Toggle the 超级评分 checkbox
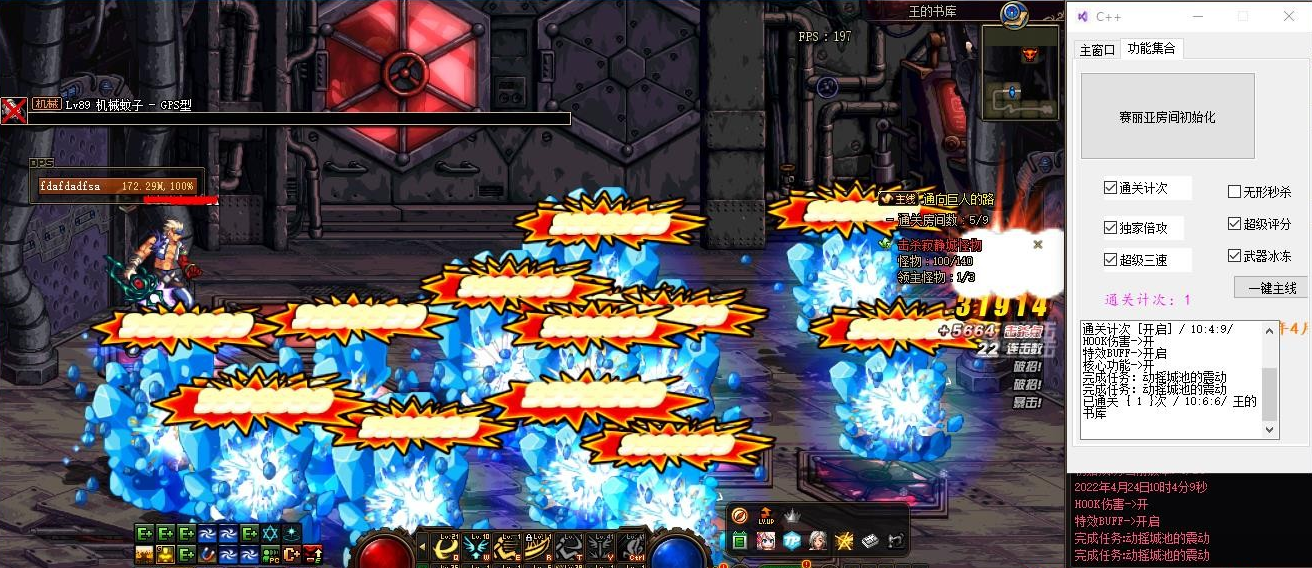The image size is (1312, 568). click(1235, 224)
